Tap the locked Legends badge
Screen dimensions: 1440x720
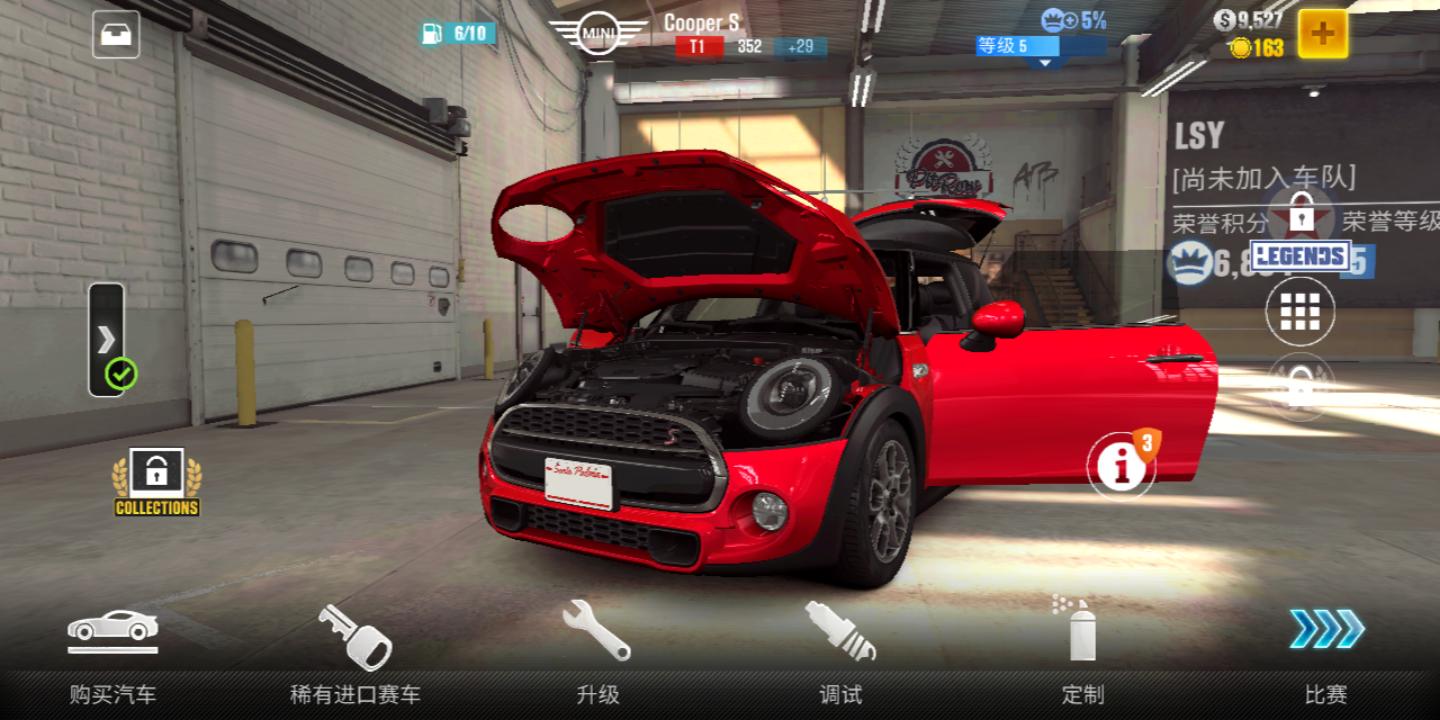(x=1301, y=235)
